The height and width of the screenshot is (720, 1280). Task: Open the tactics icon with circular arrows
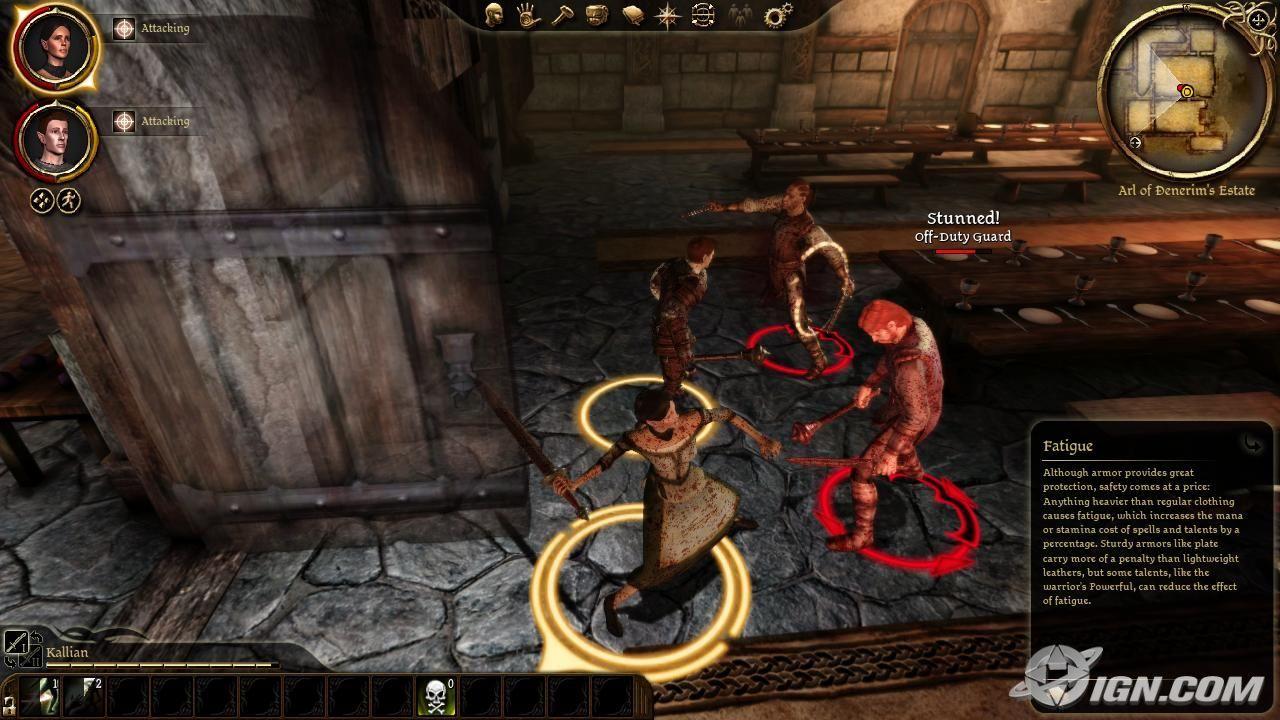coord(702,15)
